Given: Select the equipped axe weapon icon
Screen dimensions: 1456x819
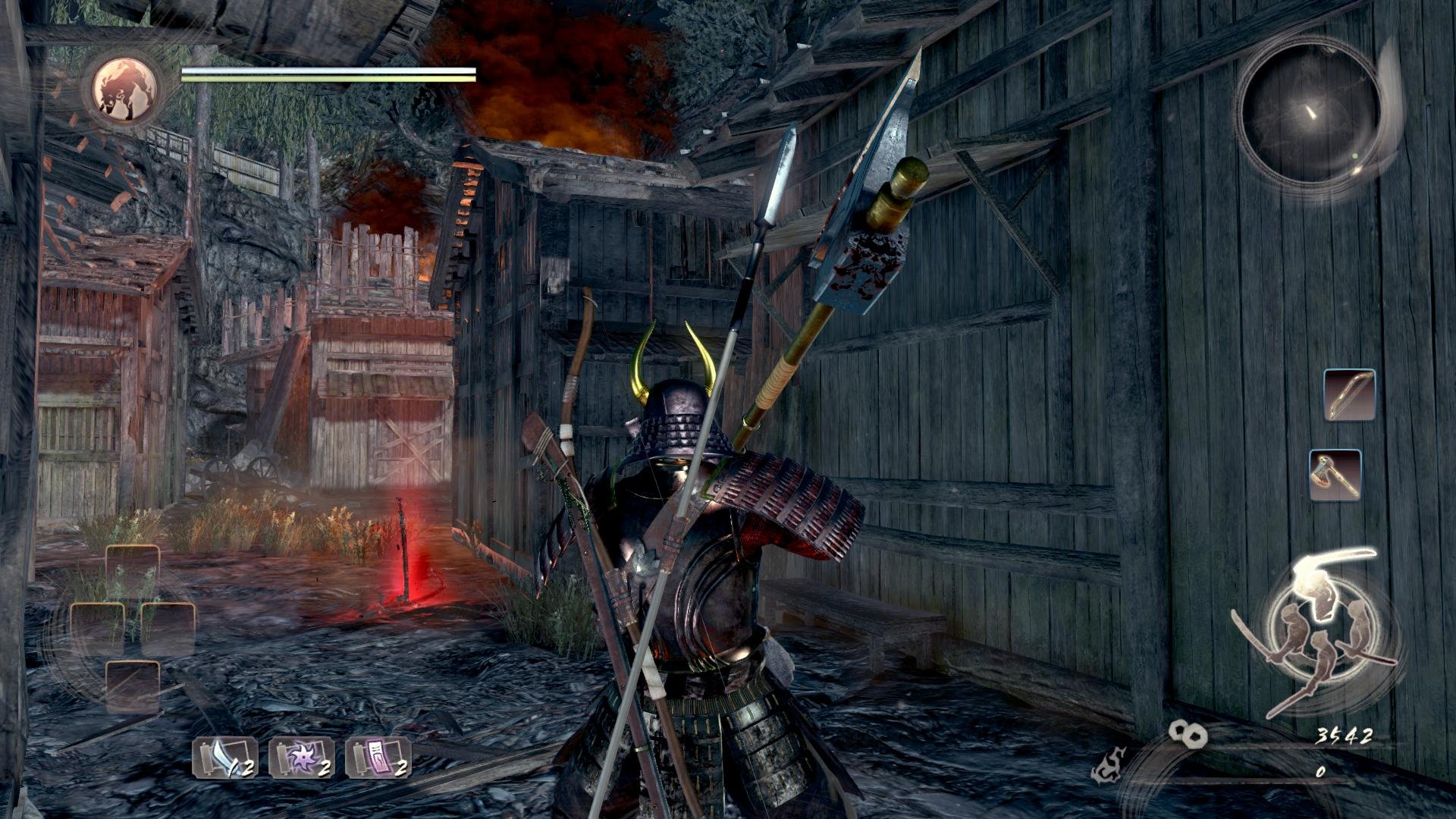Looking at the screenshot, I should pos(1335,475).
